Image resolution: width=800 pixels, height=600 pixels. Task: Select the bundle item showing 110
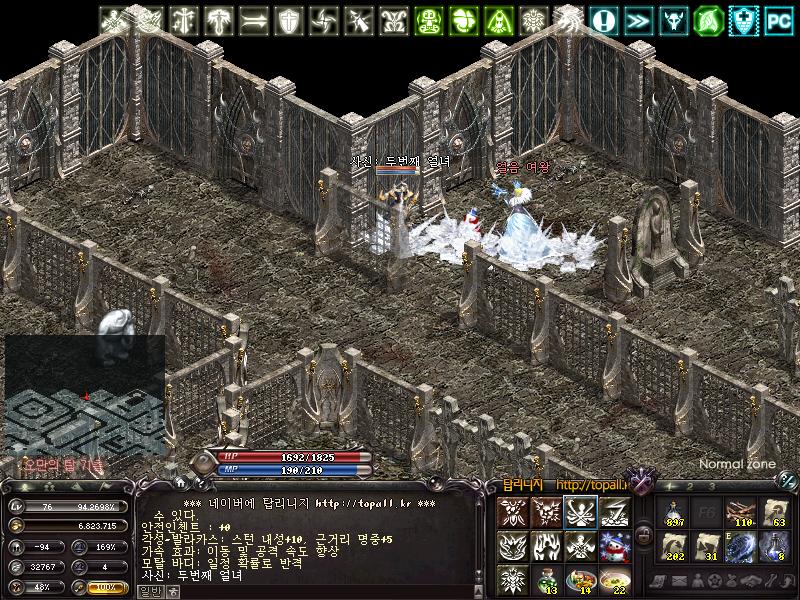[741, 513]
